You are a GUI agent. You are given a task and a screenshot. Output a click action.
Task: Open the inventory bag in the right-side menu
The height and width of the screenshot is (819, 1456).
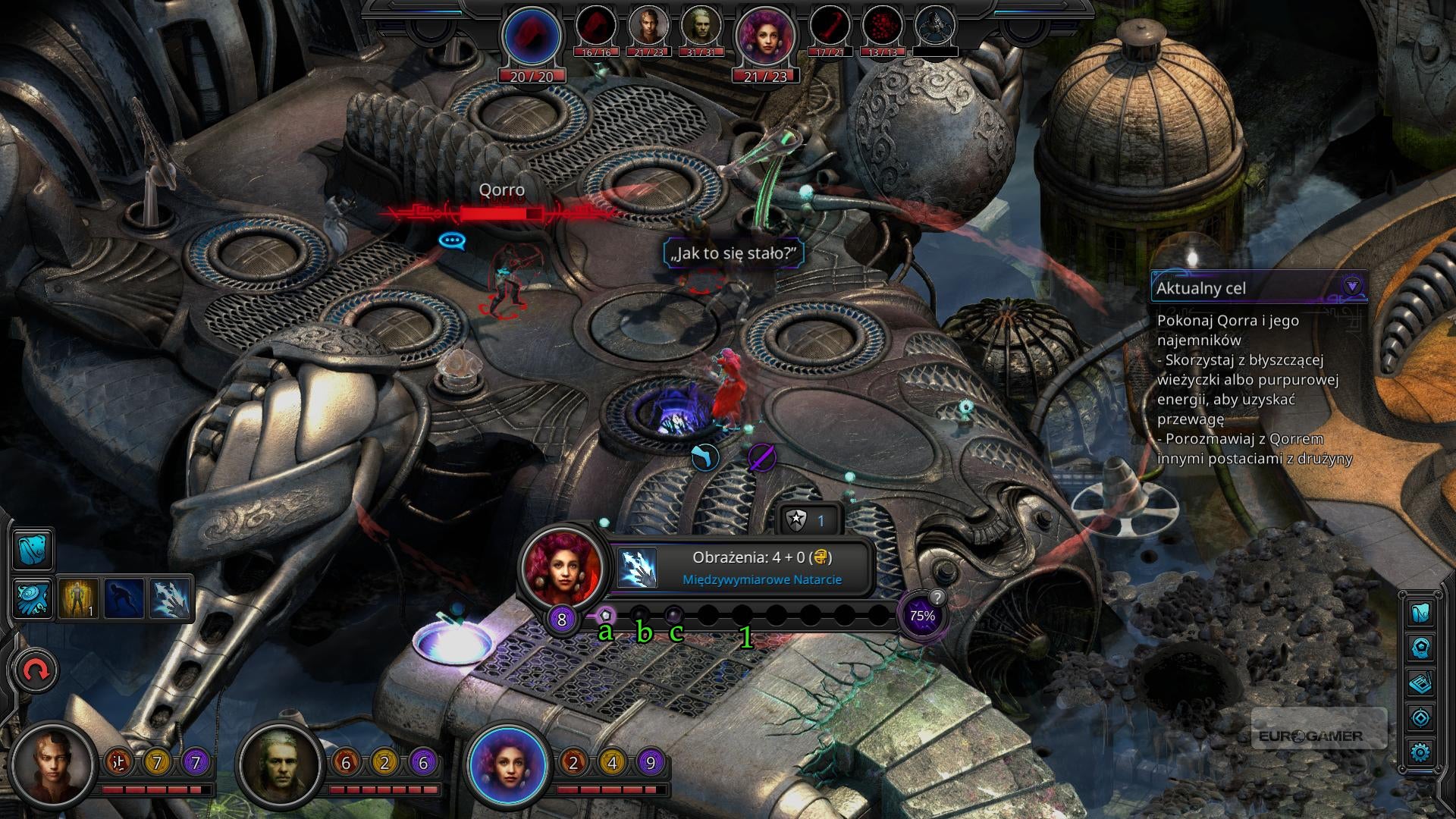click(1420, 613)
